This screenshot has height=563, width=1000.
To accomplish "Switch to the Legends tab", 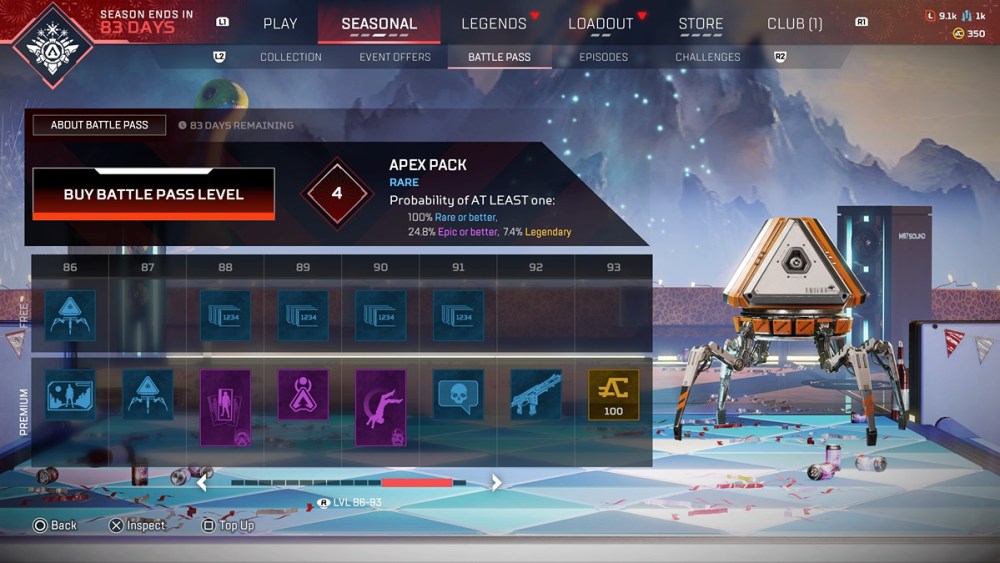I will click(x=494, y=23).
